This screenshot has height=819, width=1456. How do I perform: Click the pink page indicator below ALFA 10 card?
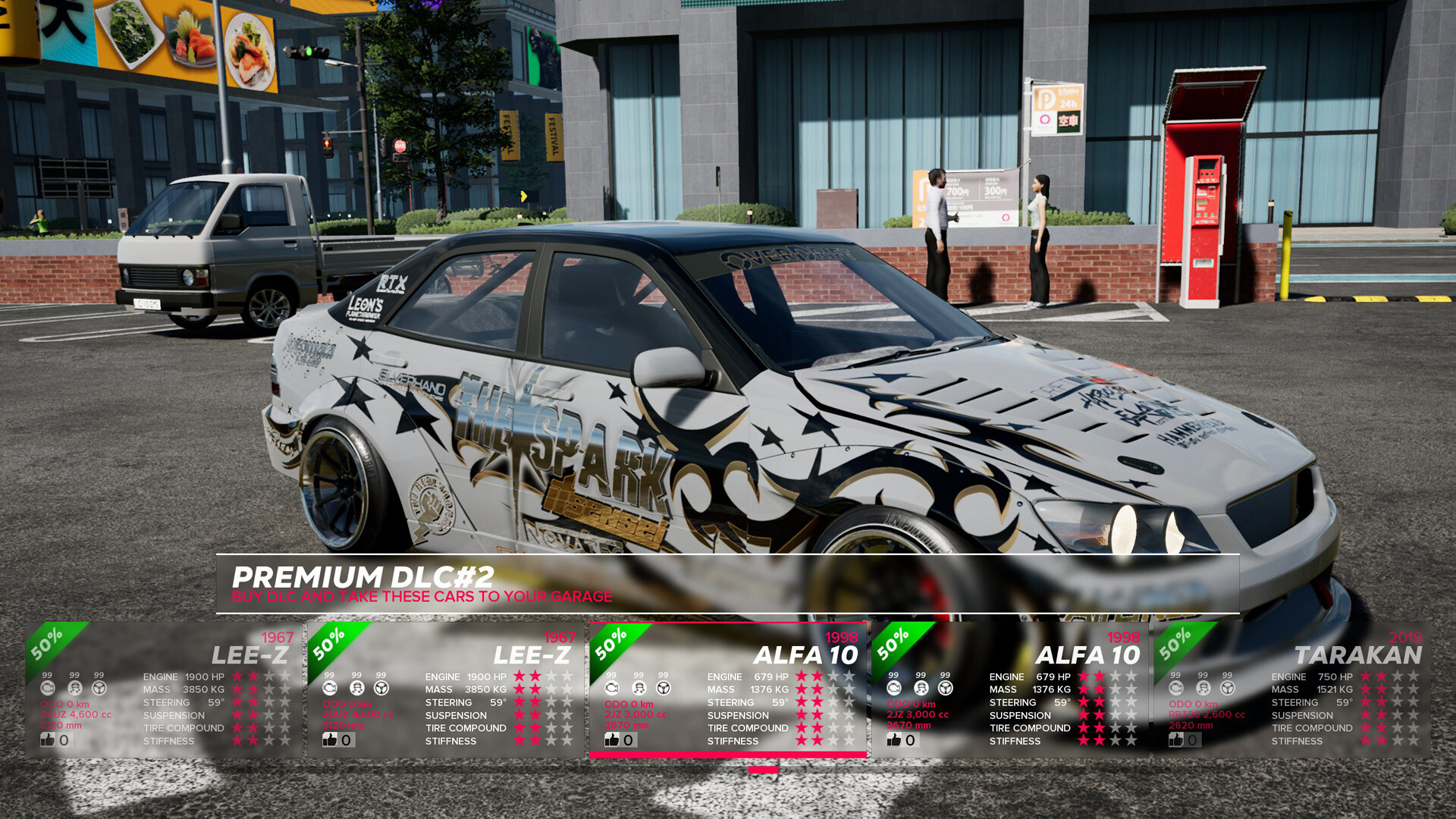tap(764, 768)
